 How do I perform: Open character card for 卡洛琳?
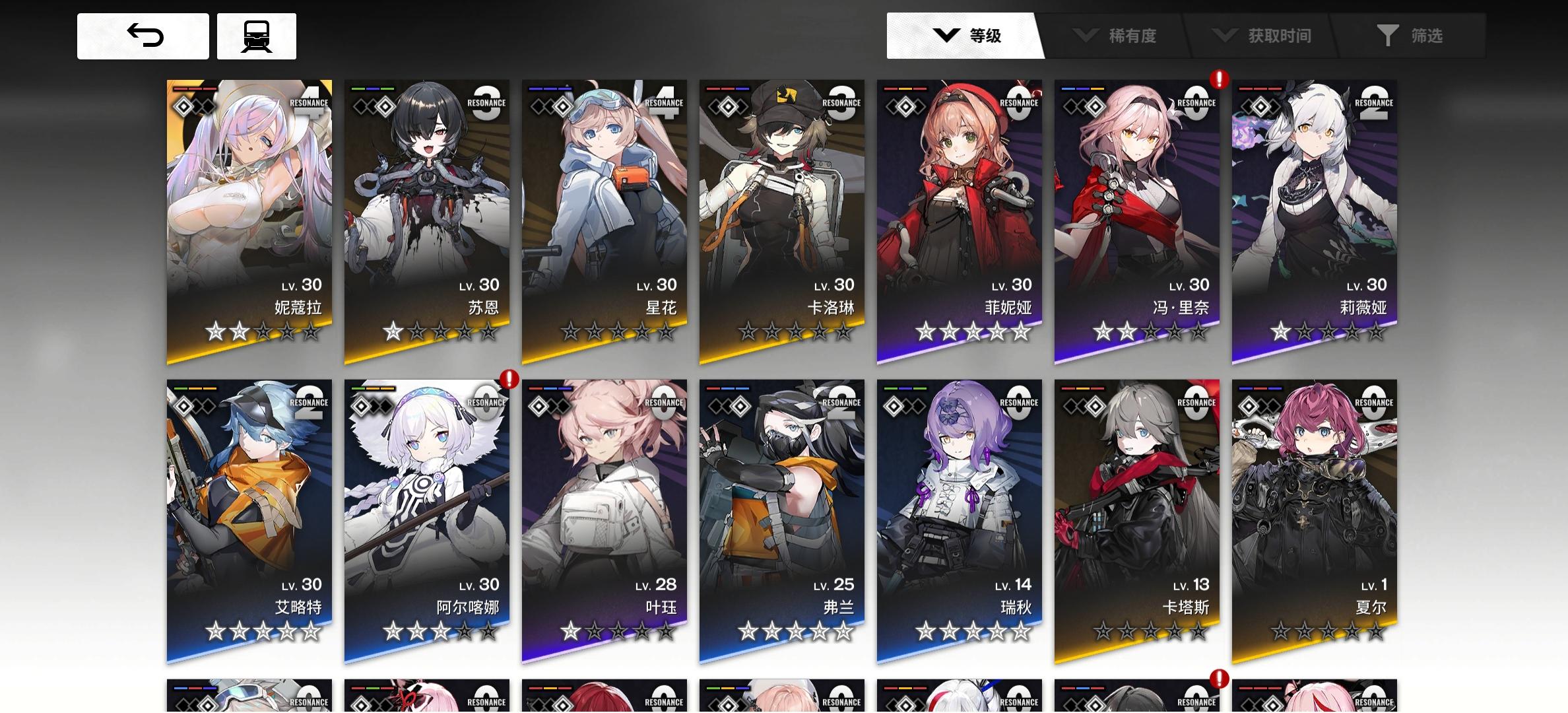pyautogui.click(x=782, y=218)
